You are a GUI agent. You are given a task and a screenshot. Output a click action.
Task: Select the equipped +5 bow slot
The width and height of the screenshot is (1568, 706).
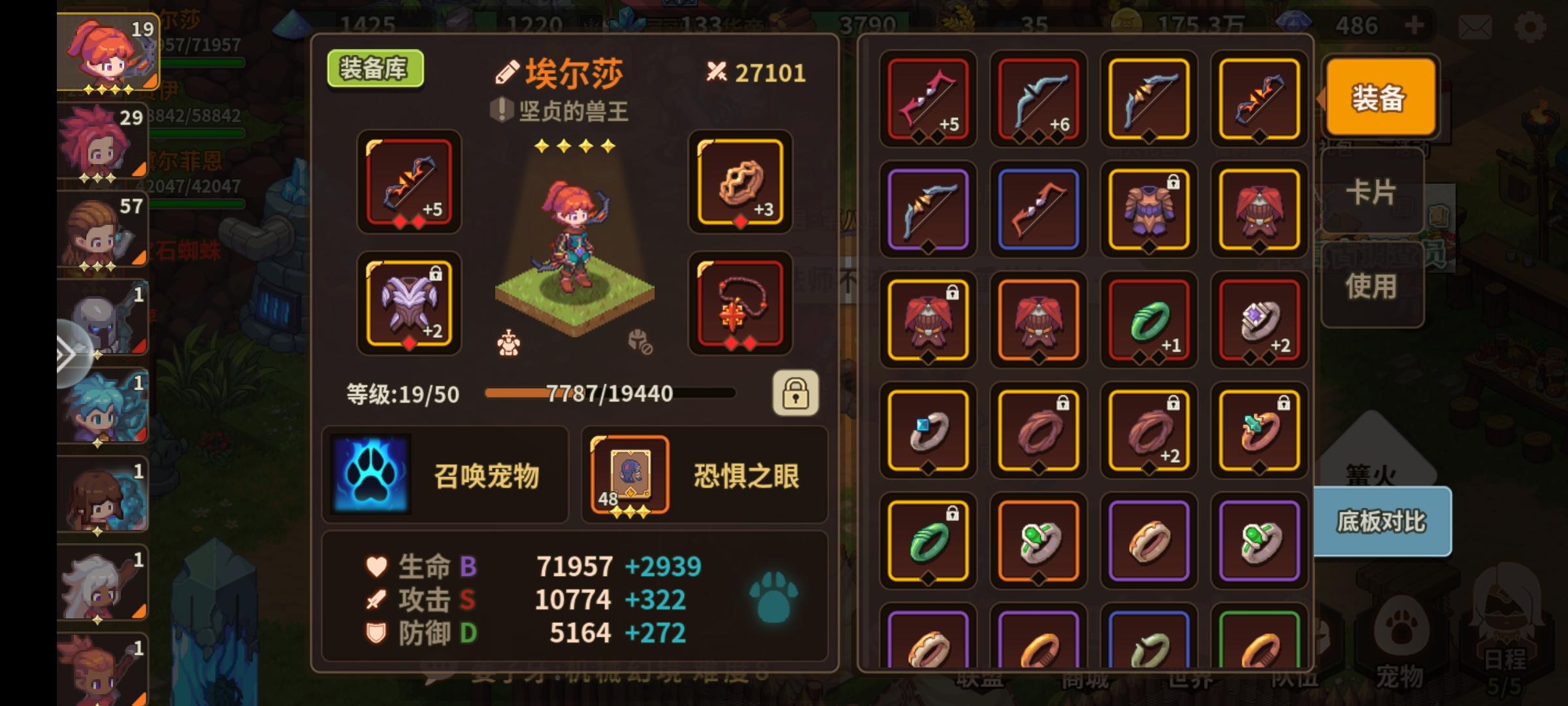tap(408, 184)
